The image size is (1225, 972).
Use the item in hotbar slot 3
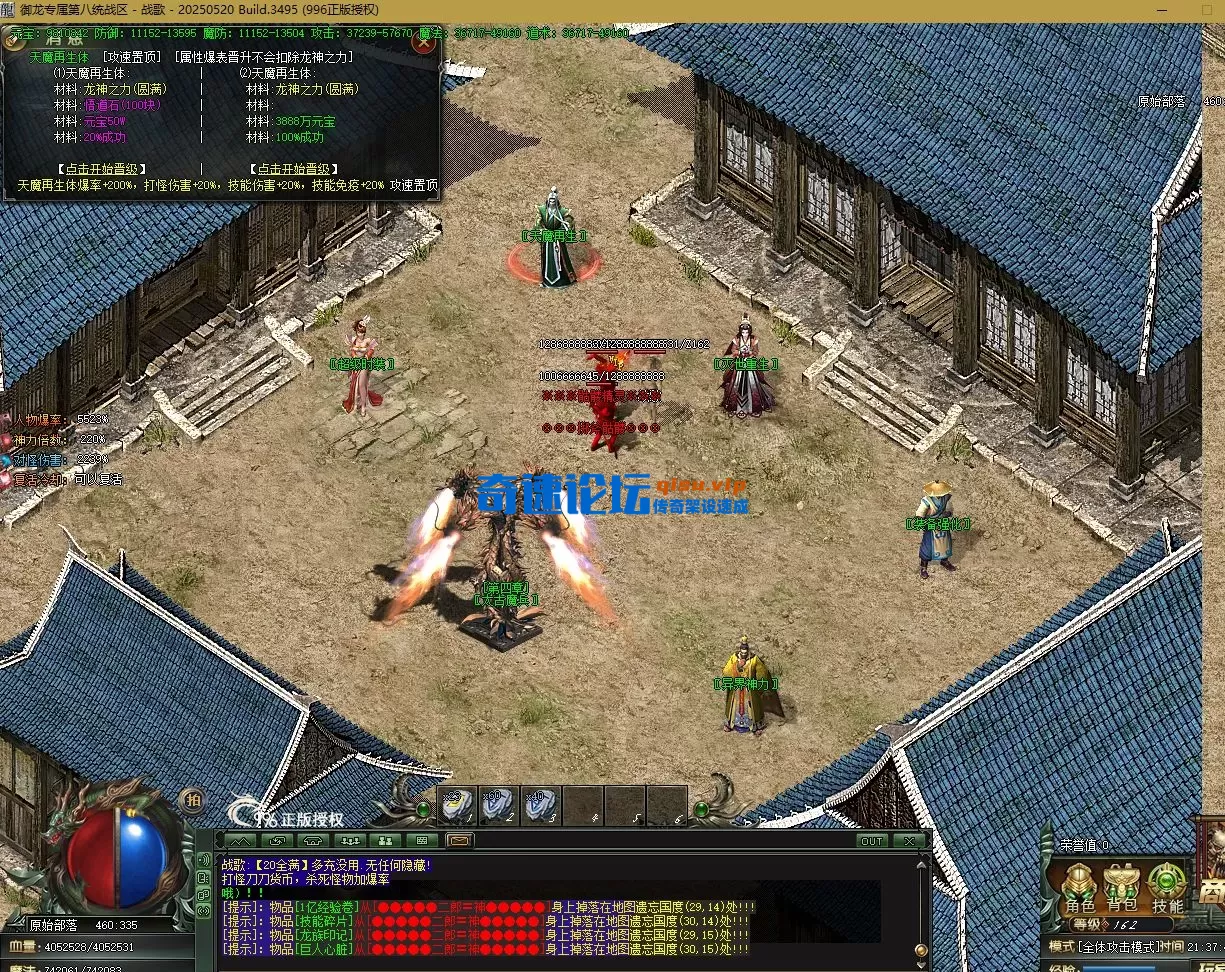[x=540, y=804]
